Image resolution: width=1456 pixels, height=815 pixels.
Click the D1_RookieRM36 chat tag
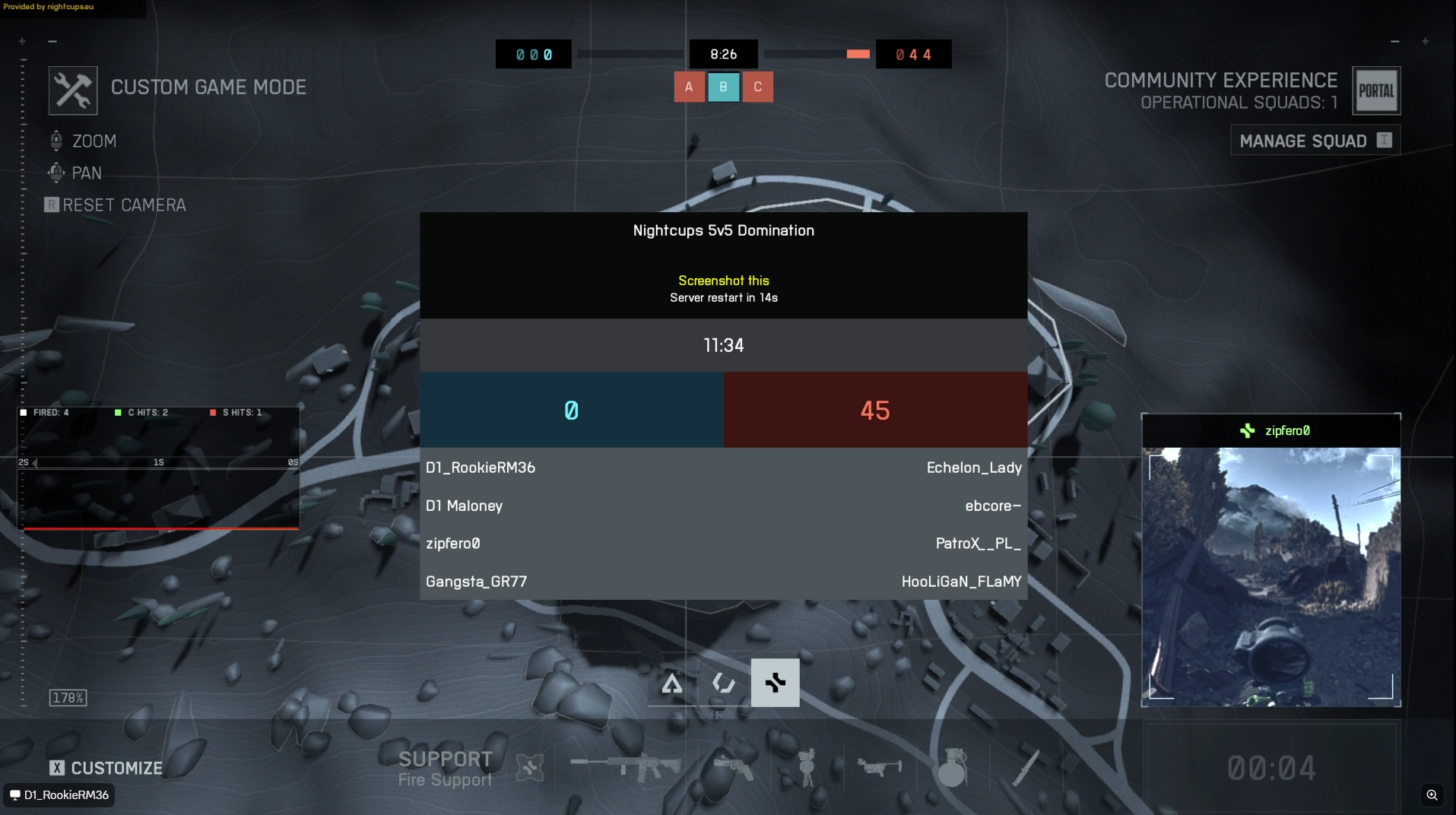pos(59,795)
